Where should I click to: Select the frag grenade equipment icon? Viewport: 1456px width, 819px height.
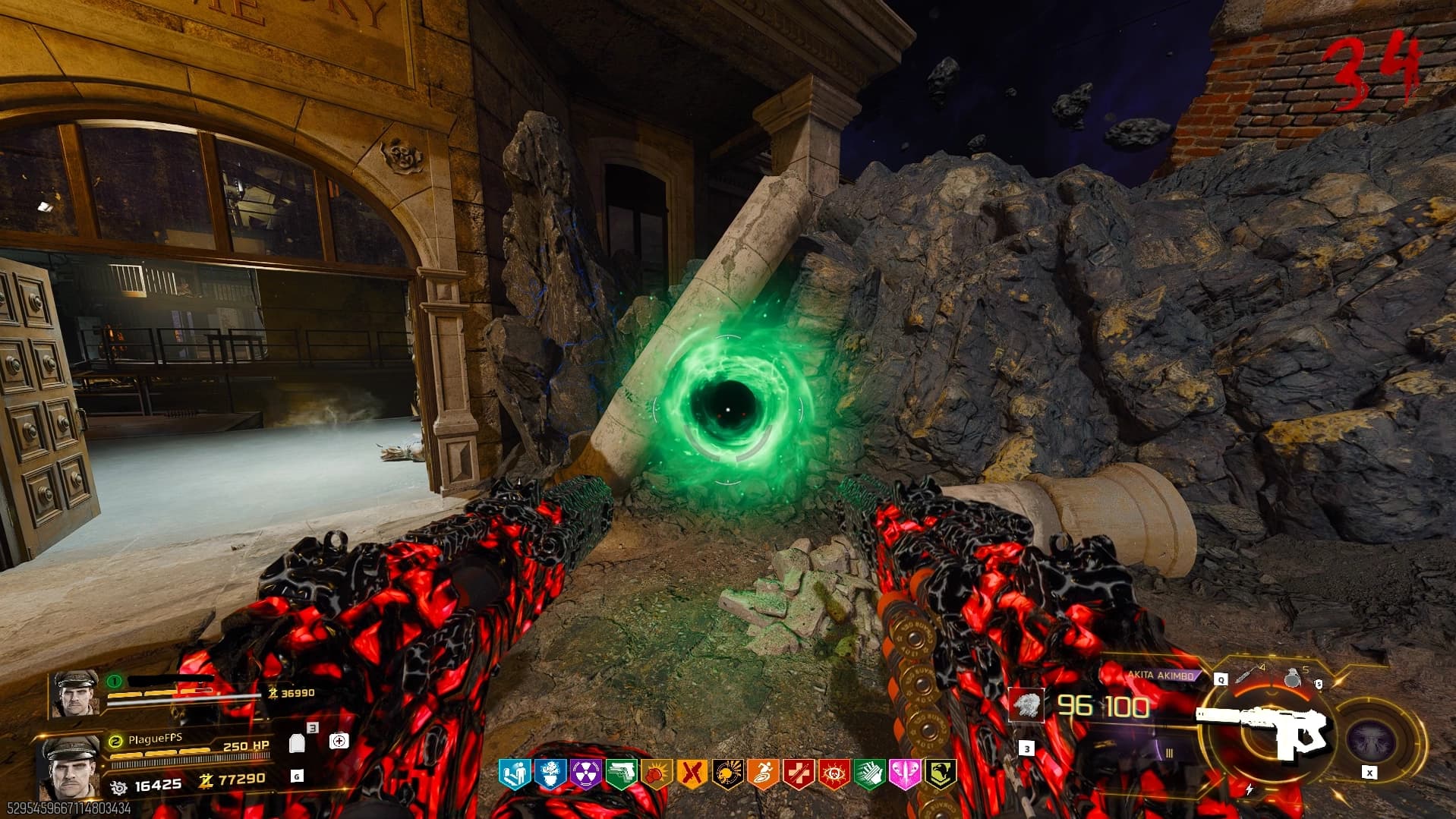[x=1293, y=678]
